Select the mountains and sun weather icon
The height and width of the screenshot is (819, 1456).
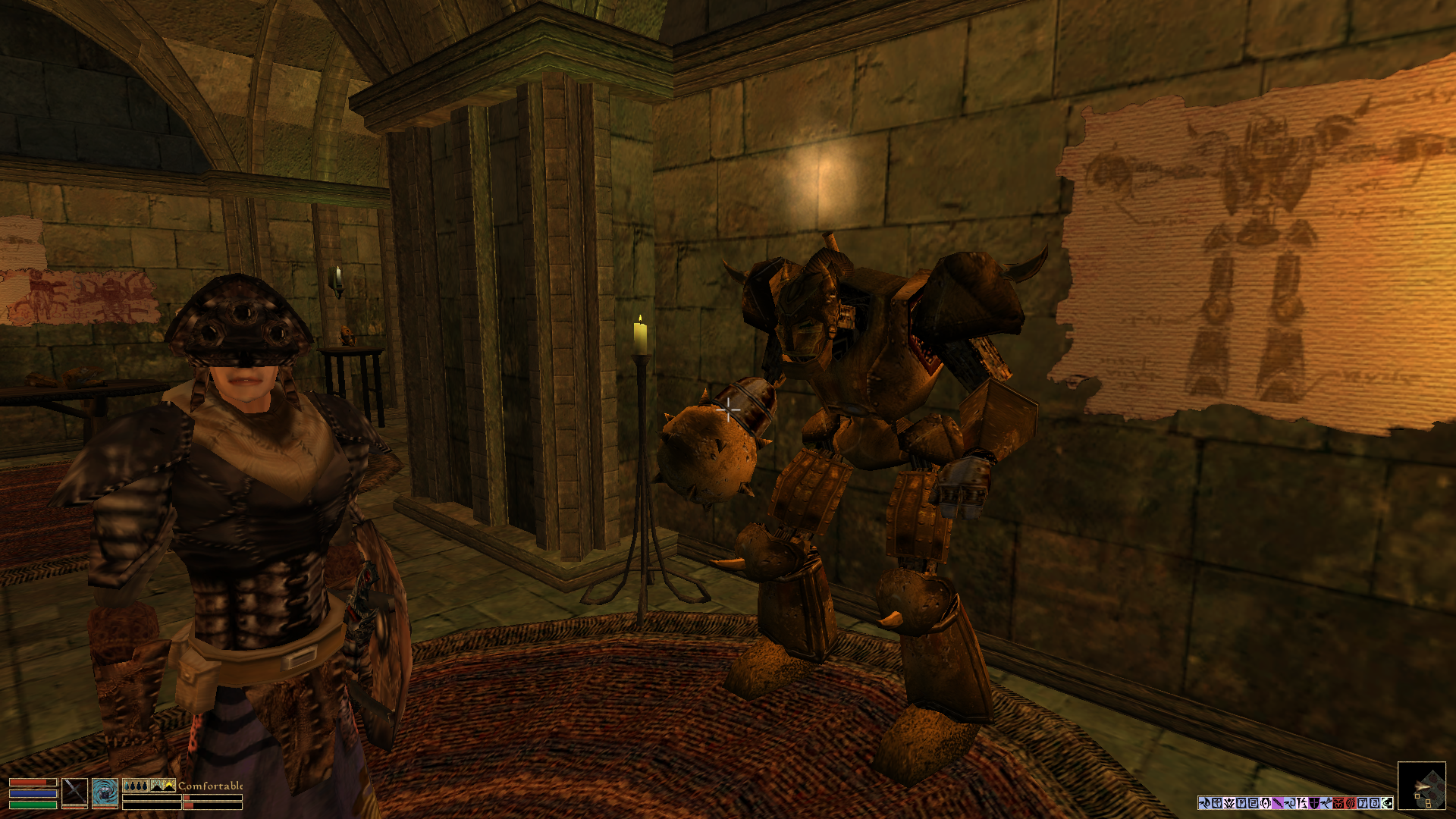click(163, 786)
